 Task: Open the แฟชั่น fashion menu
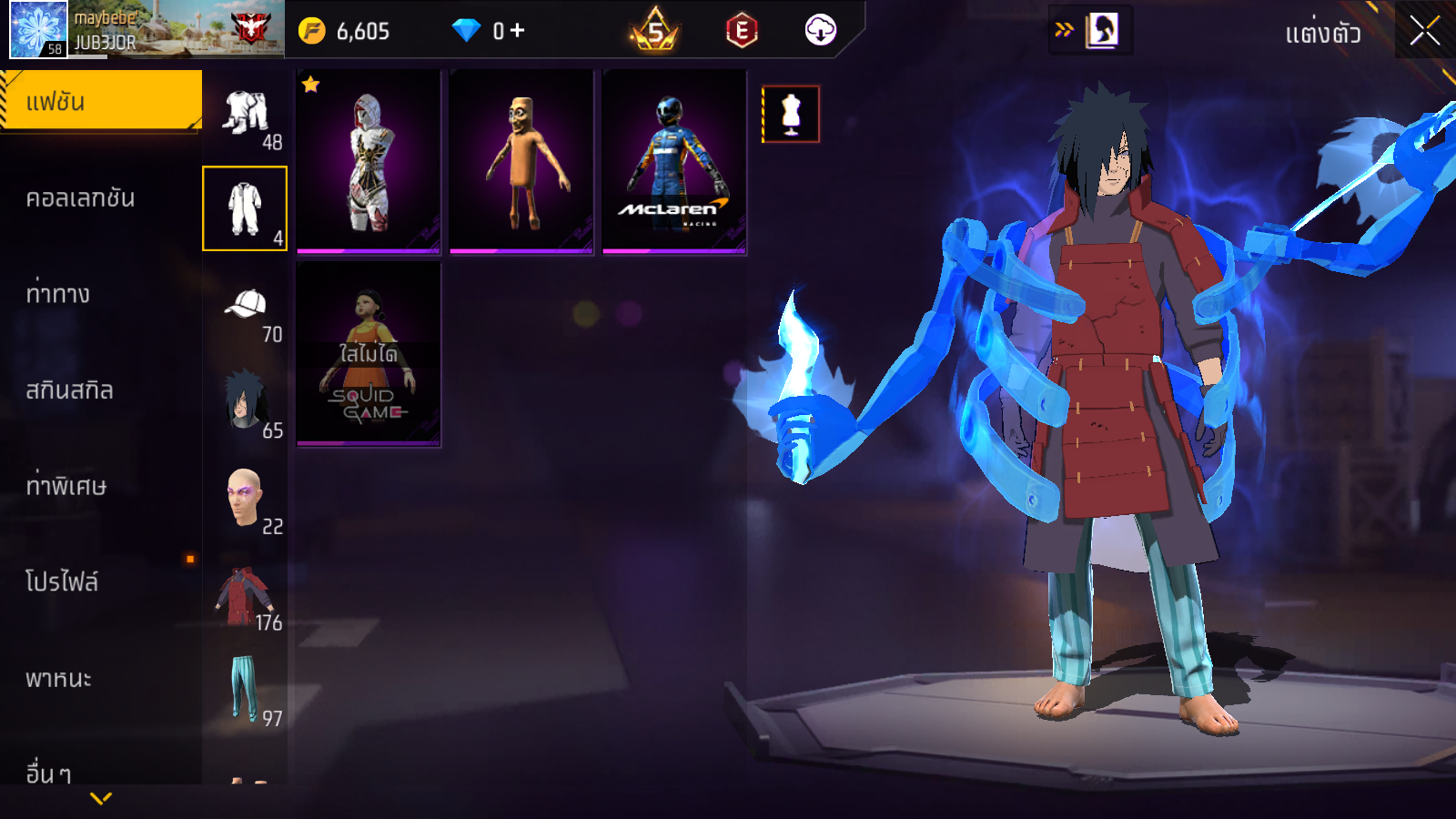[100, 101]
